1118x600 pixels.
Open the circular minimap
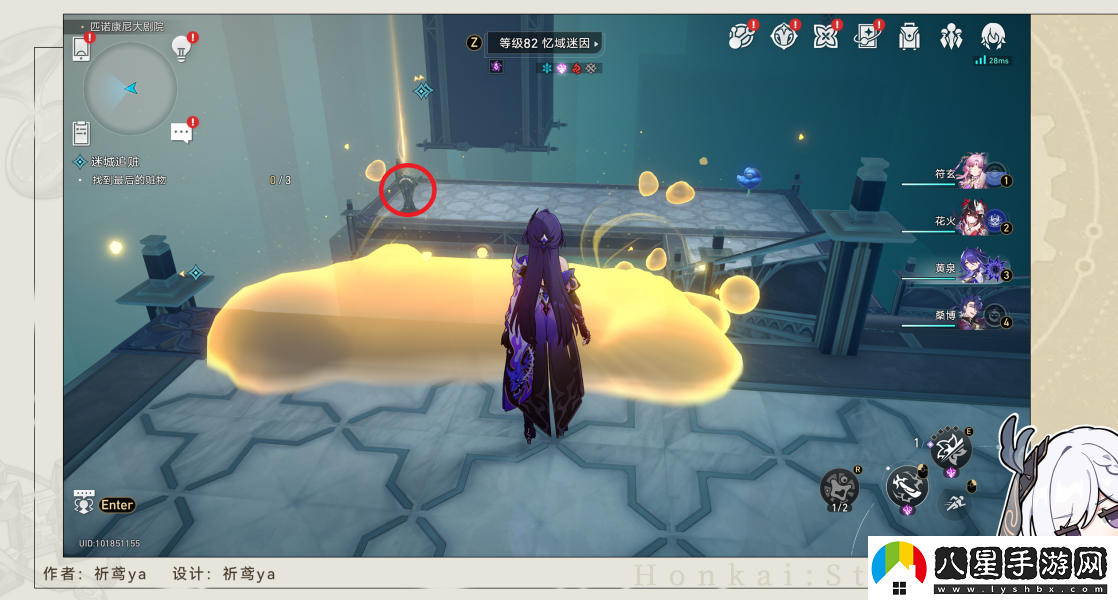[130, 89]
